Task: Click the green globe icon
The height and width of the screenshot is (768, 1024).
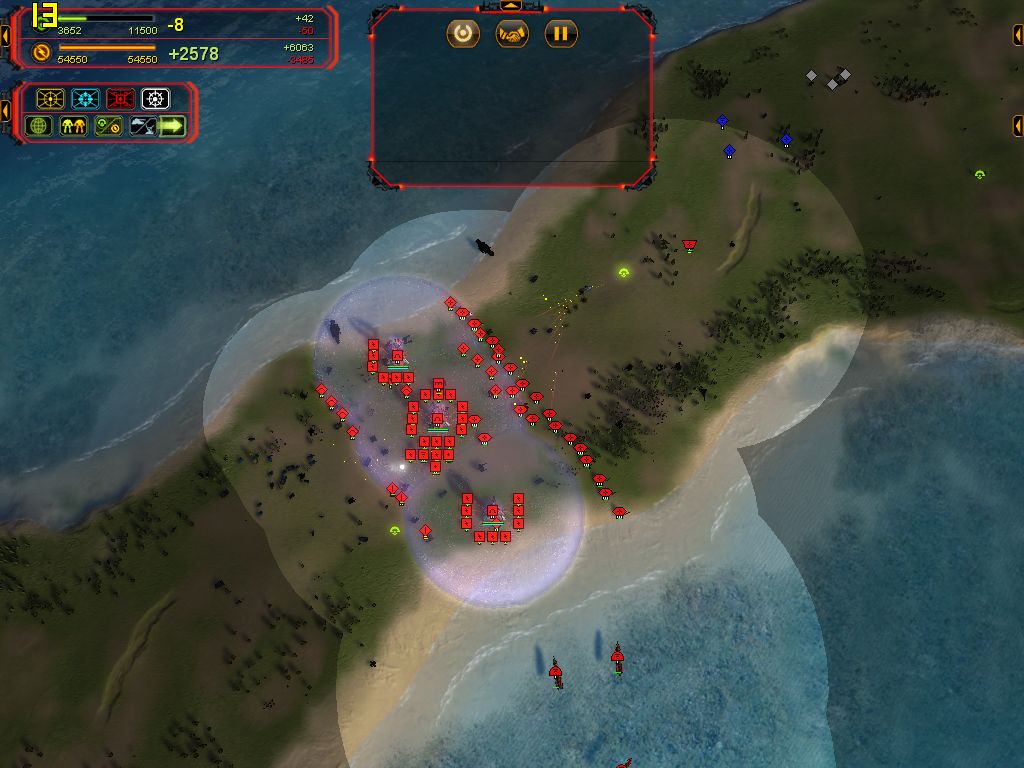Action: 39,126
